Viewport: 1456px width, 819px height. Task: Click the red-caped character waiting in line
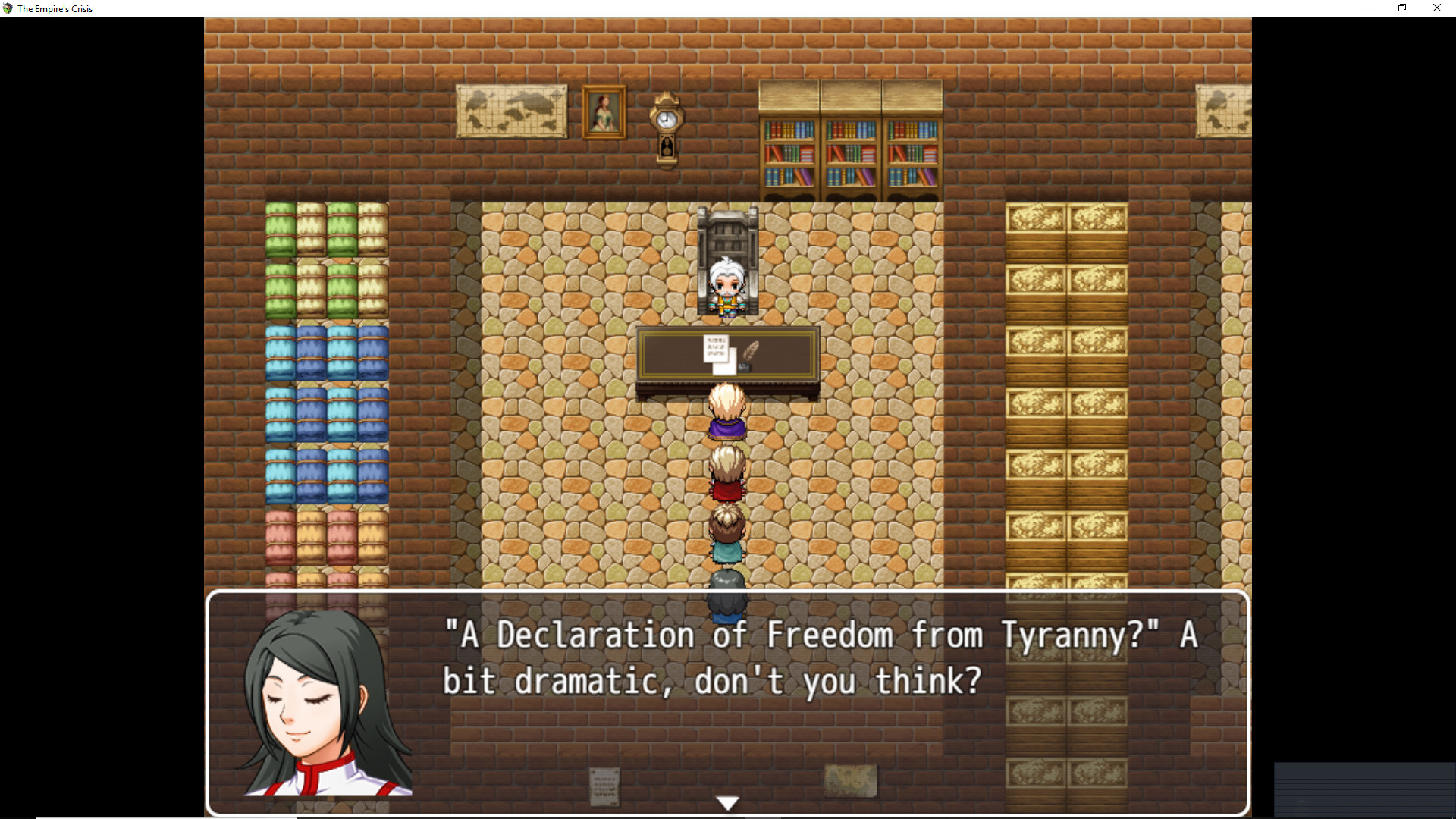click(726, 474)
